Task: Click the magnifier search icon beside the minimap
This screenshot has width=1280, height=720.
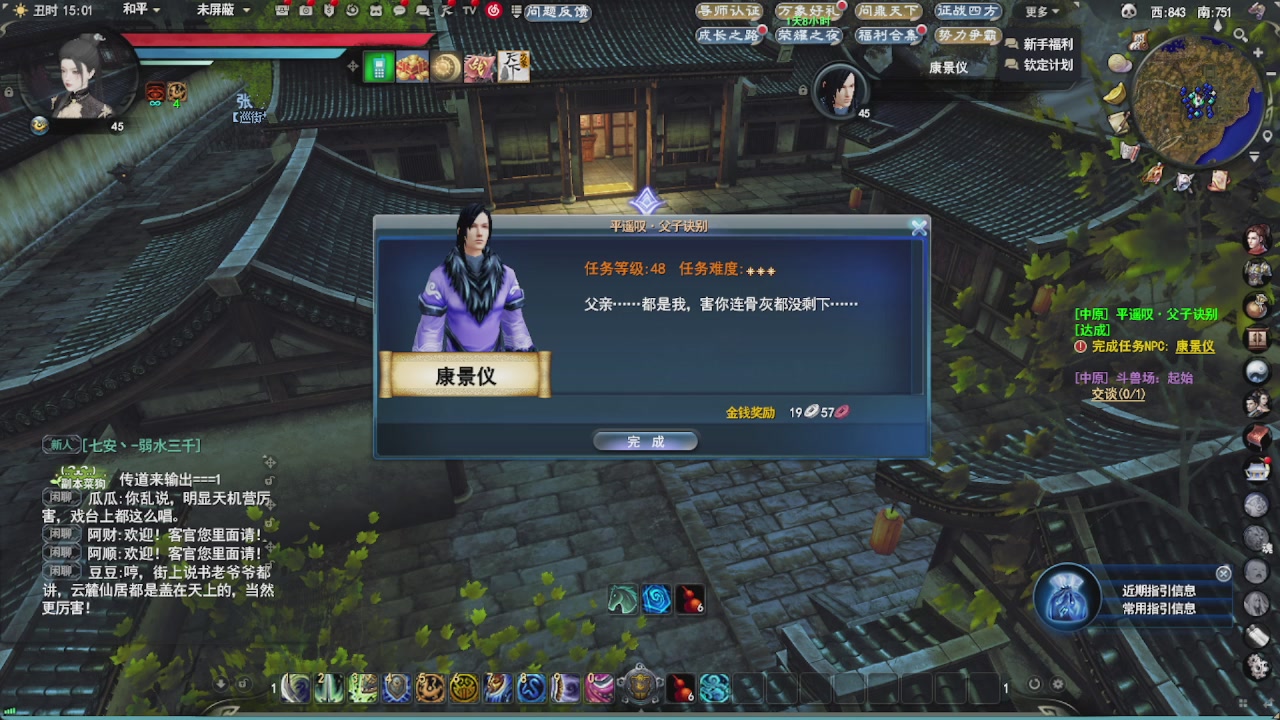Action: (x=1240, y=34)
